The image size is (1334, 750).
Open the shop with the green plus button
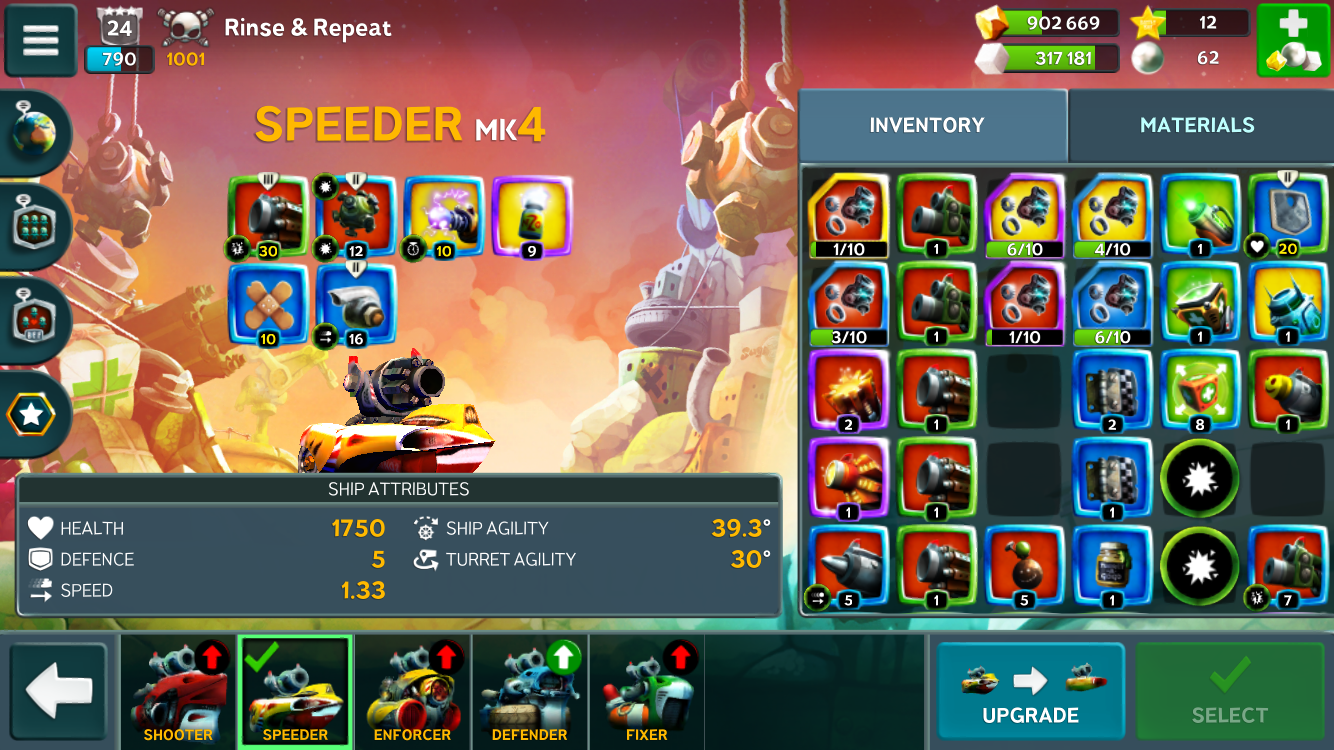coord(1292,40)
